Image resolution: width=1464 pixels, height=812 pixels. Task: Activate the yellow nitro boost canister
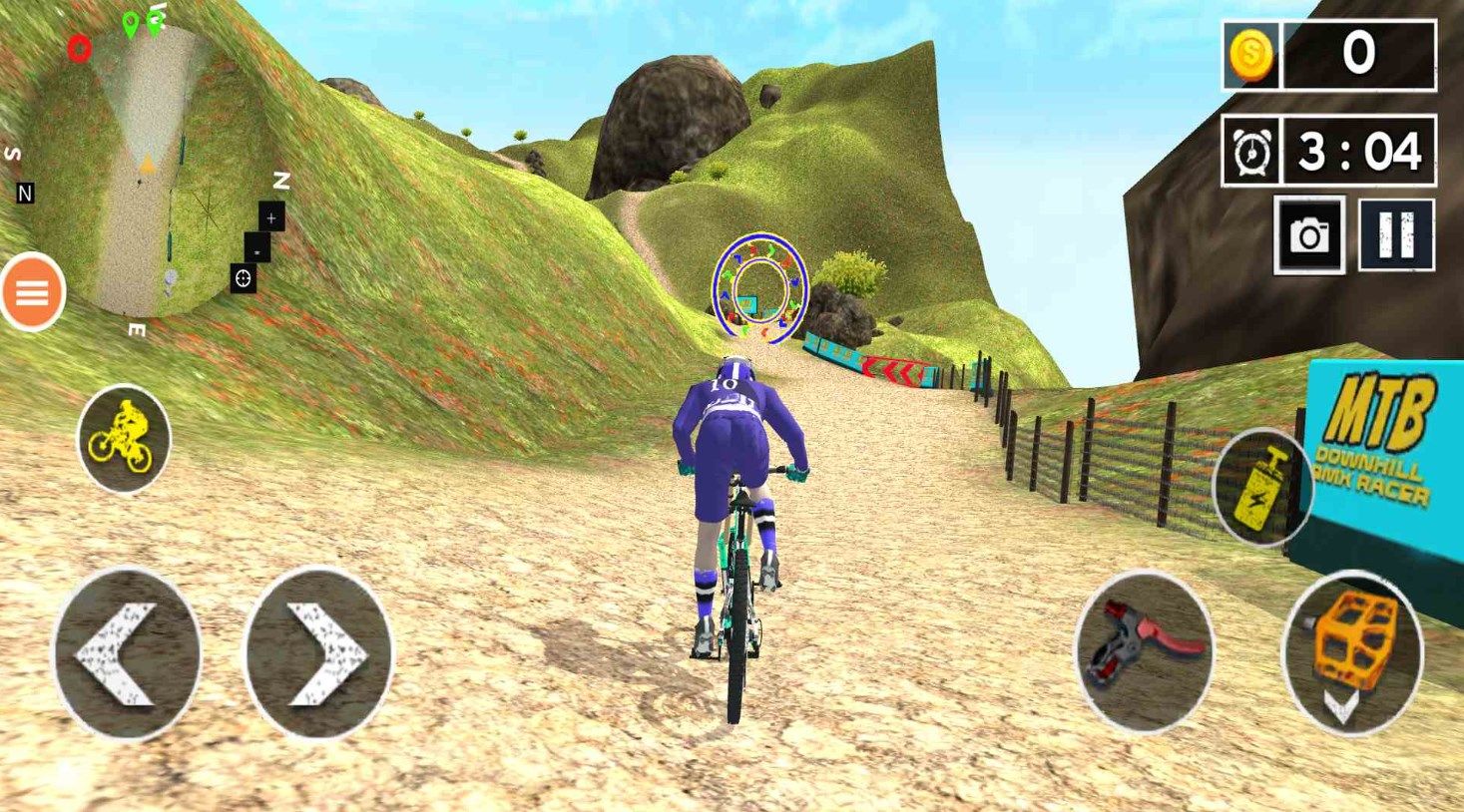(1260, 488)
